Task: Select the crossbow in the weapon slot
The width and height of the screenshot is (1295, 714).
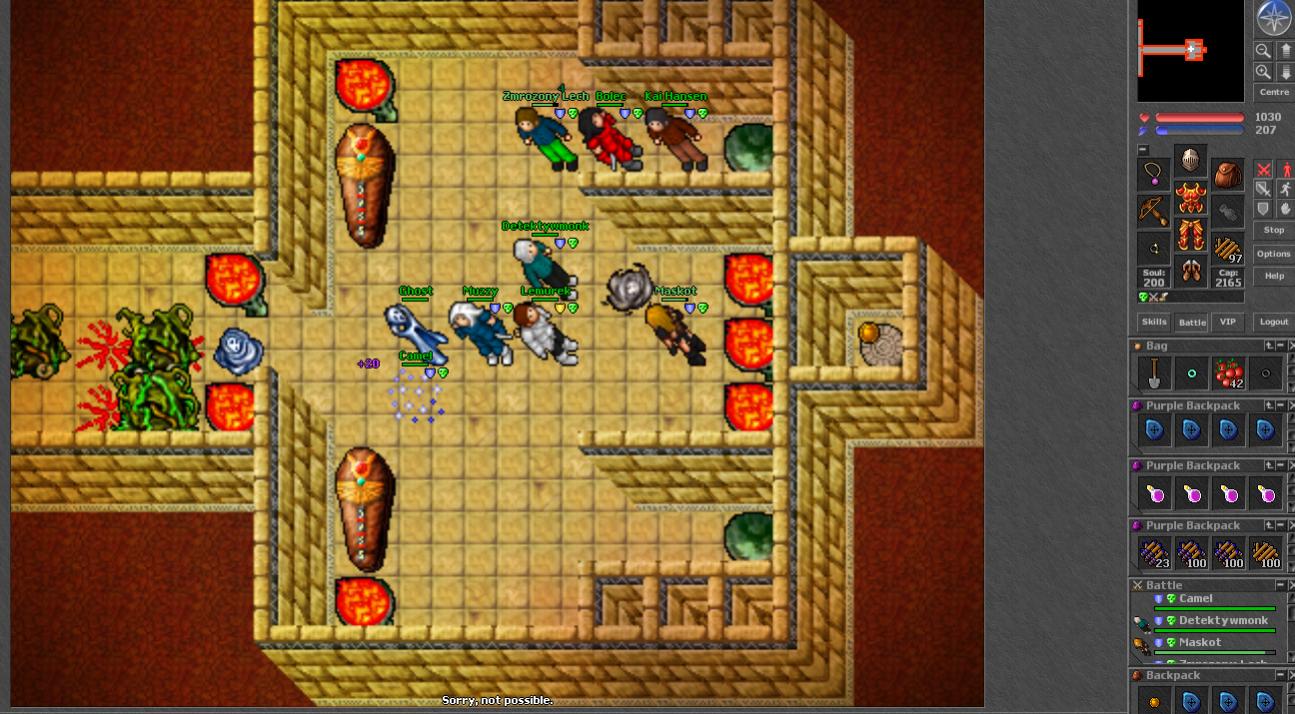Action: pos(1154,211)
